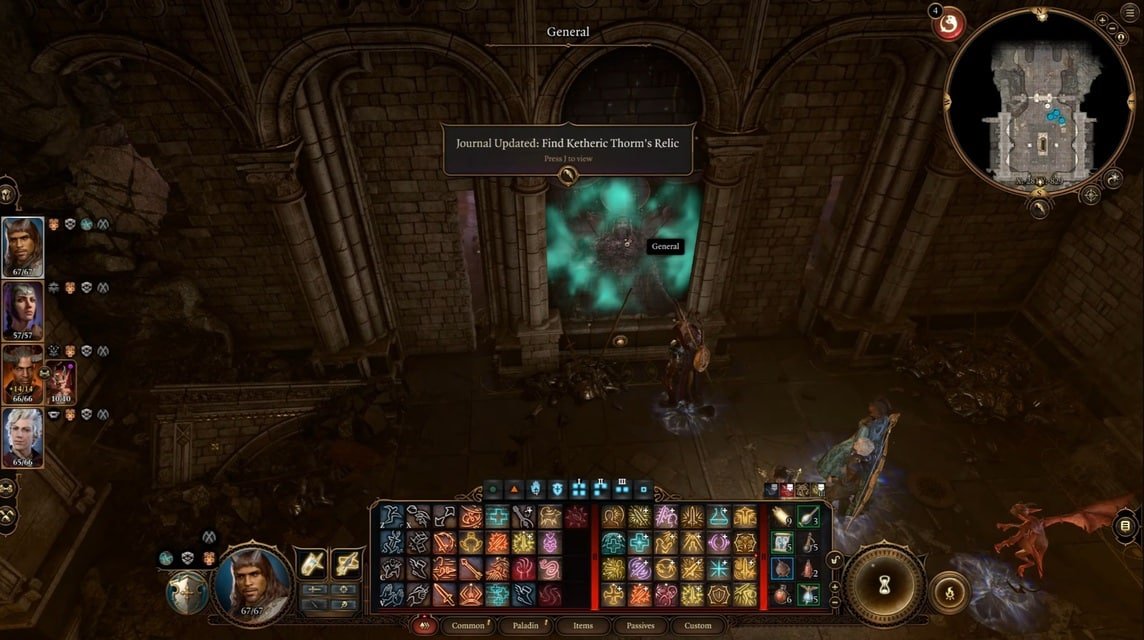Click the red short rest swirl button
The width and height of the screenshot is (1144, 640).
[x=947, y=24]
